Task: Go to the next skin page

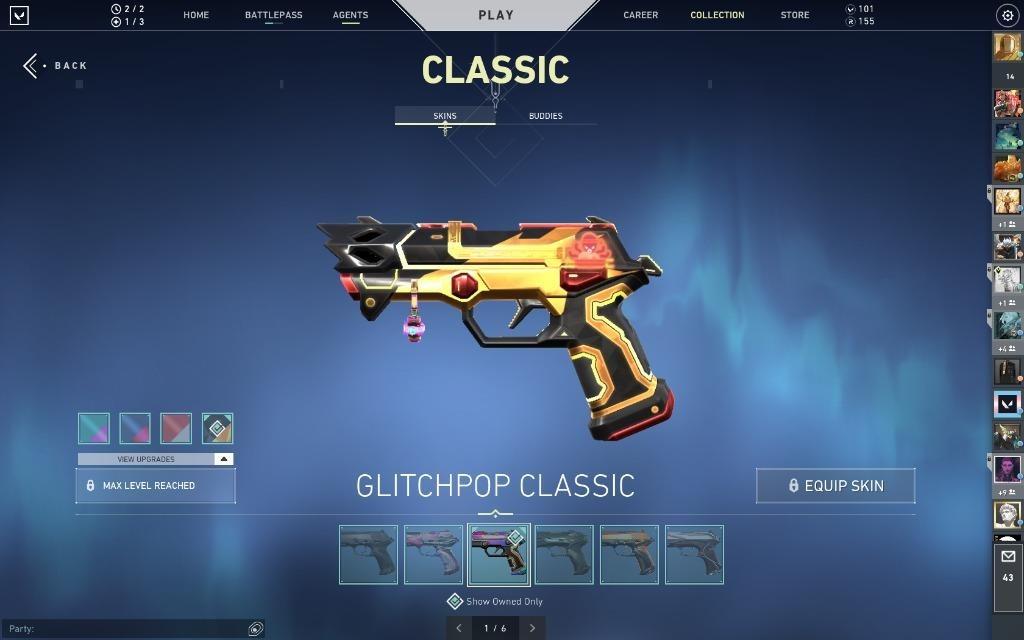Action: pos(532,628)
